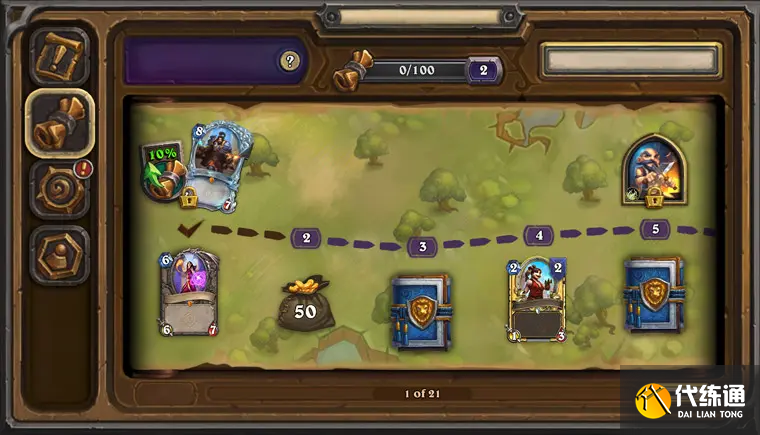The height and width of the screenshot is (435, 760).
Task: Choose the card pack reward at level 5
Action: click(x=654, y=296)
